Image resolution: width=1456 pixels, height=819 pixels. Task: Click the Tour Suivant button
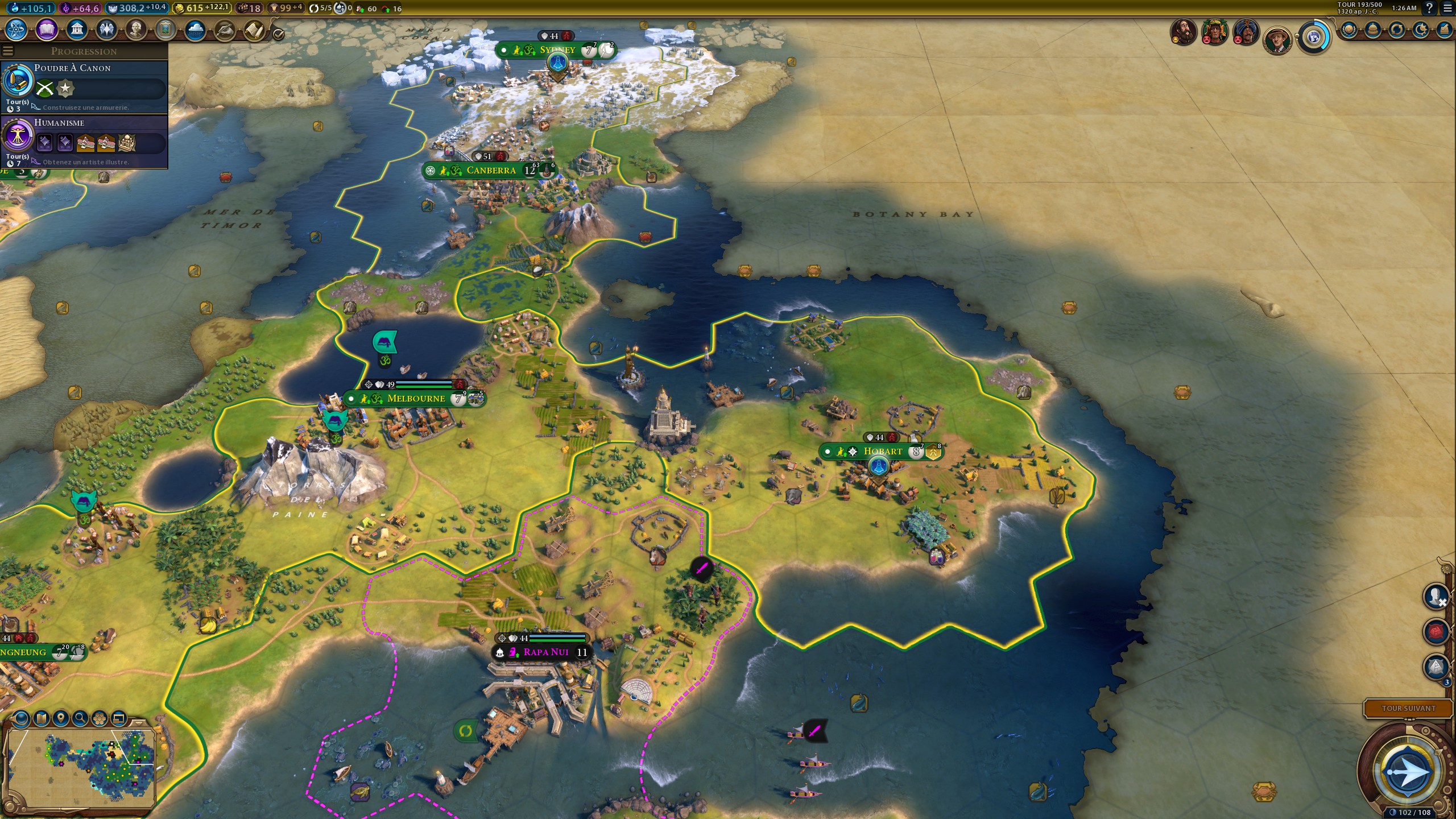1408,708
